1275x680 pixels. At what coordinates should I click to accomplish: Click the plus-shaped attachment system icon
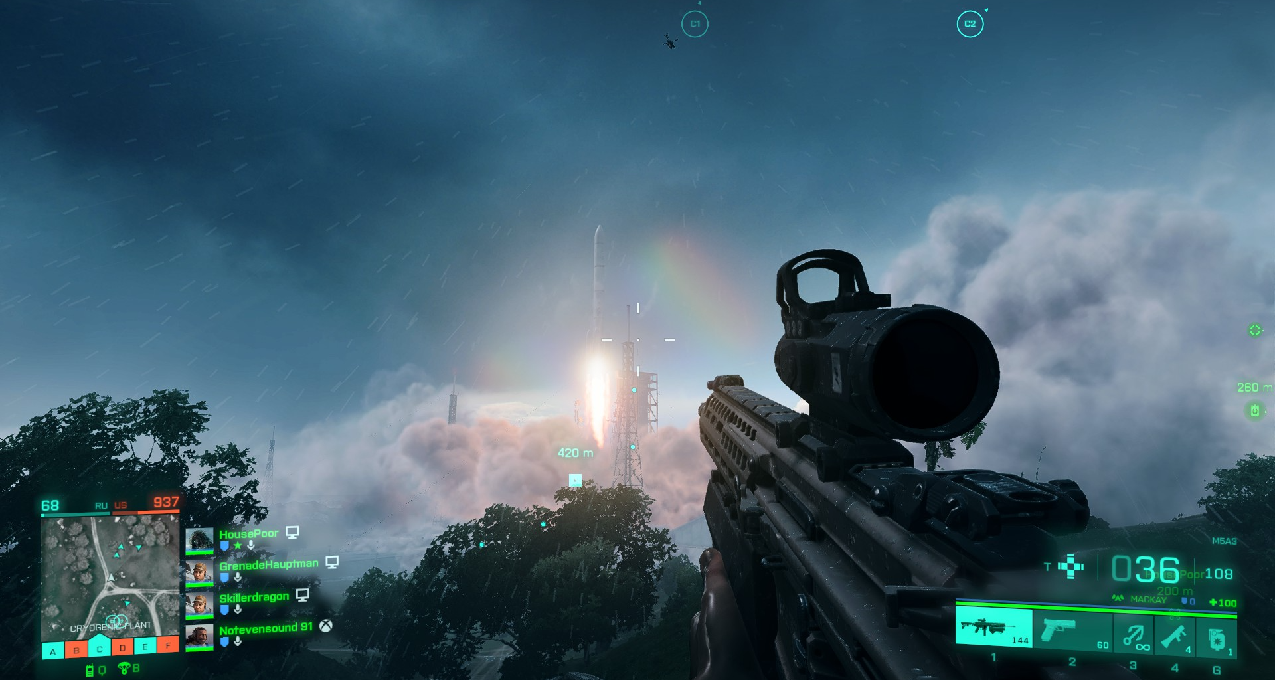[1071, 567]
